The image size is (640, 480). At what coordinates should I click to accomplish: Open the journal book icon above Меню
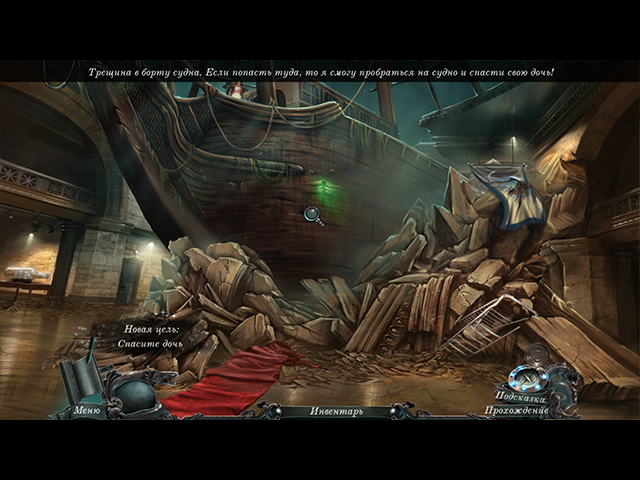80,377
